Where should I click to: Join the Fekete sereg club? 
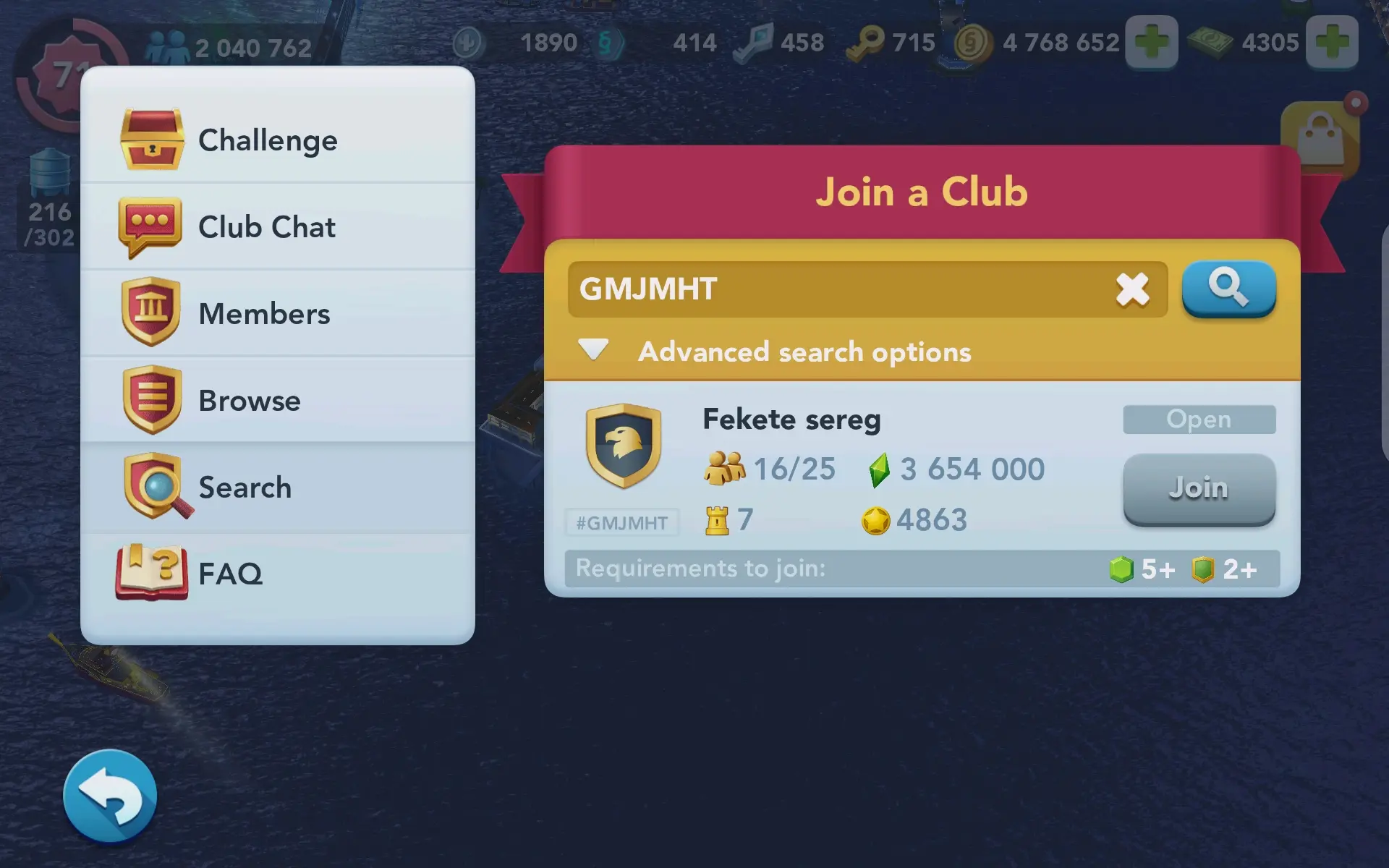pos(1199,488)
